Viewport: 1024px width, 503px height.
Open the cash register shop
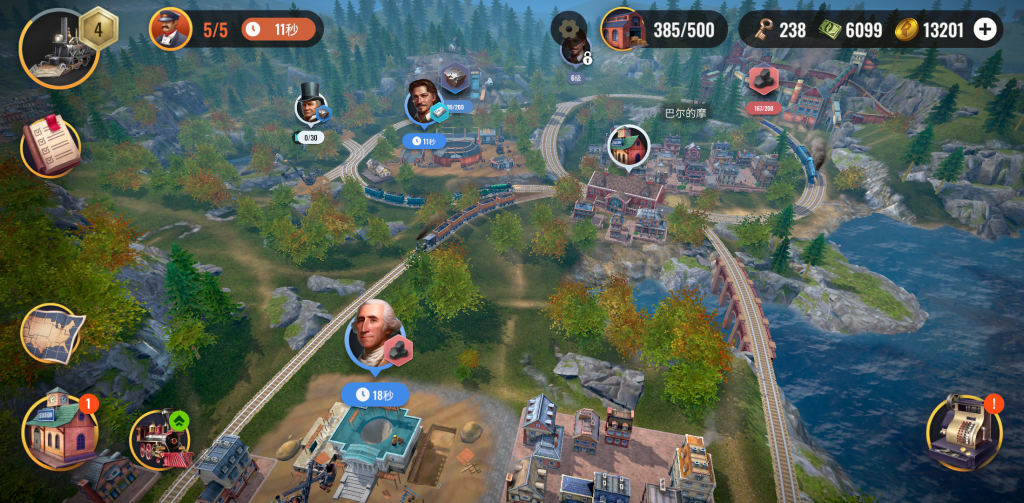pyautogui.click(x=964, y=432)
